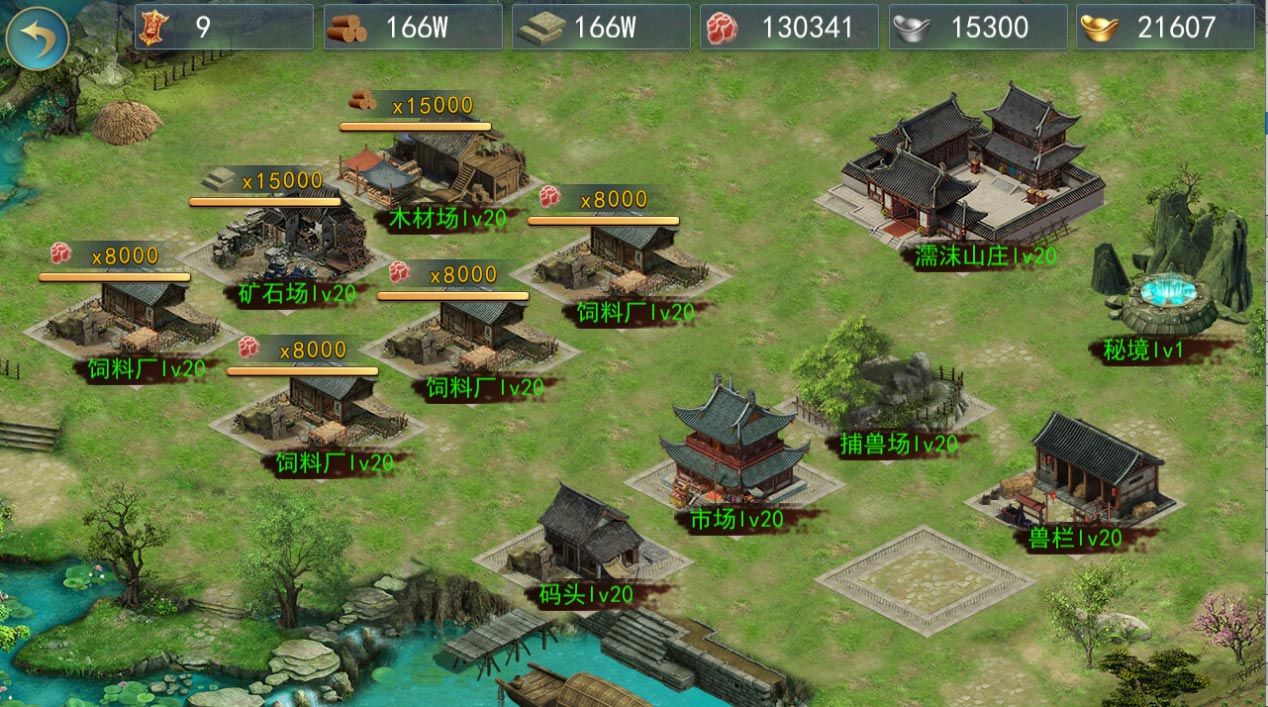Viewport: 1268px width, 707px height.
Task: Click the back arrow button
Action: tap(37, 38)
